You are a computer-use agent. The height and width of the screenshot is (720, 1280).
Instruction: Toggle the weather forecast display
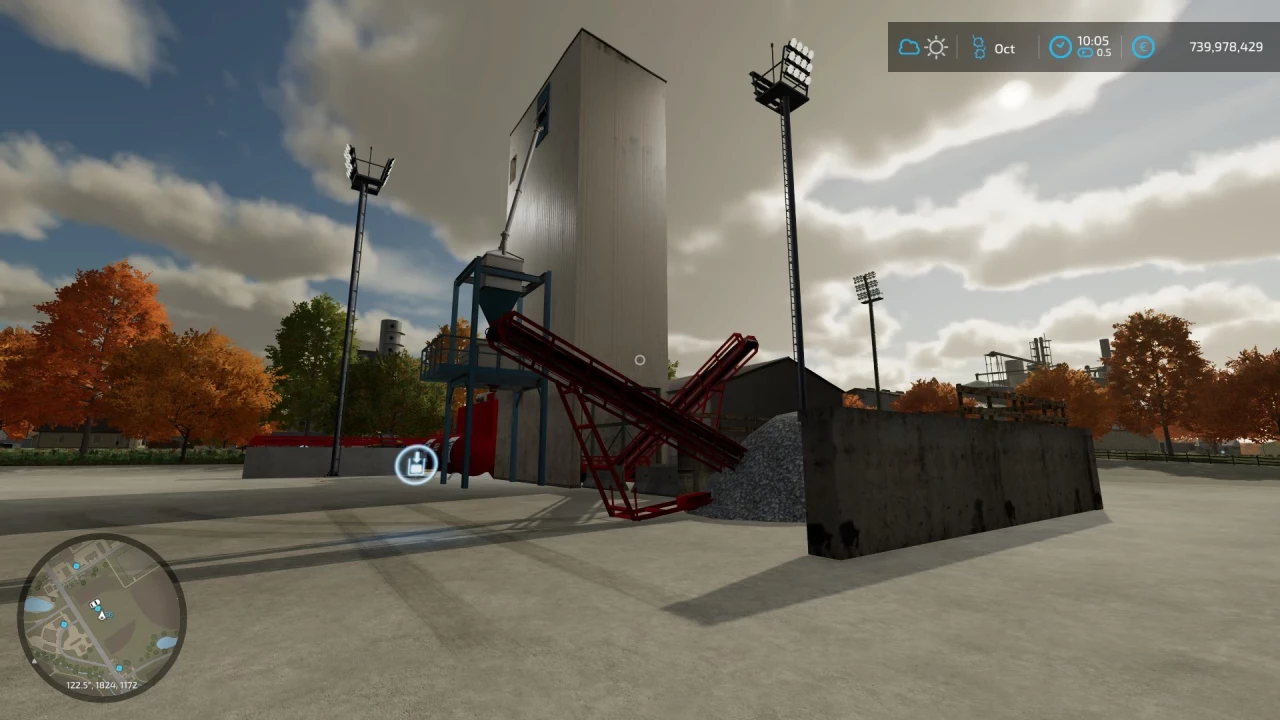point(922,47)
